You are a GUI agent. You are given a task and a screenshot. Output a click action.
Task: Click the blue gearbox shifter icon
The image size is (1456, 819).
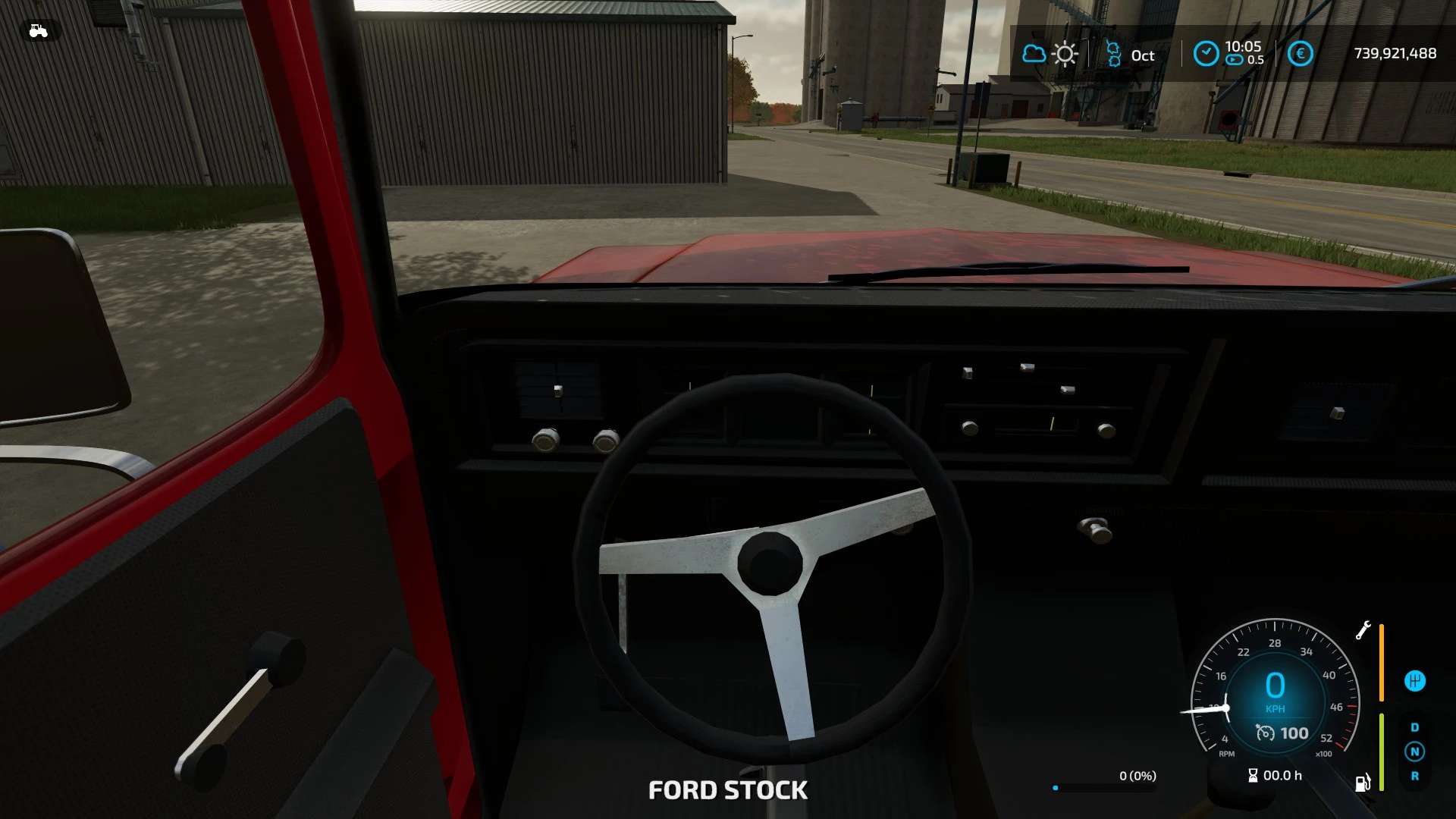pyautogui.click(x=1414, y=681)
